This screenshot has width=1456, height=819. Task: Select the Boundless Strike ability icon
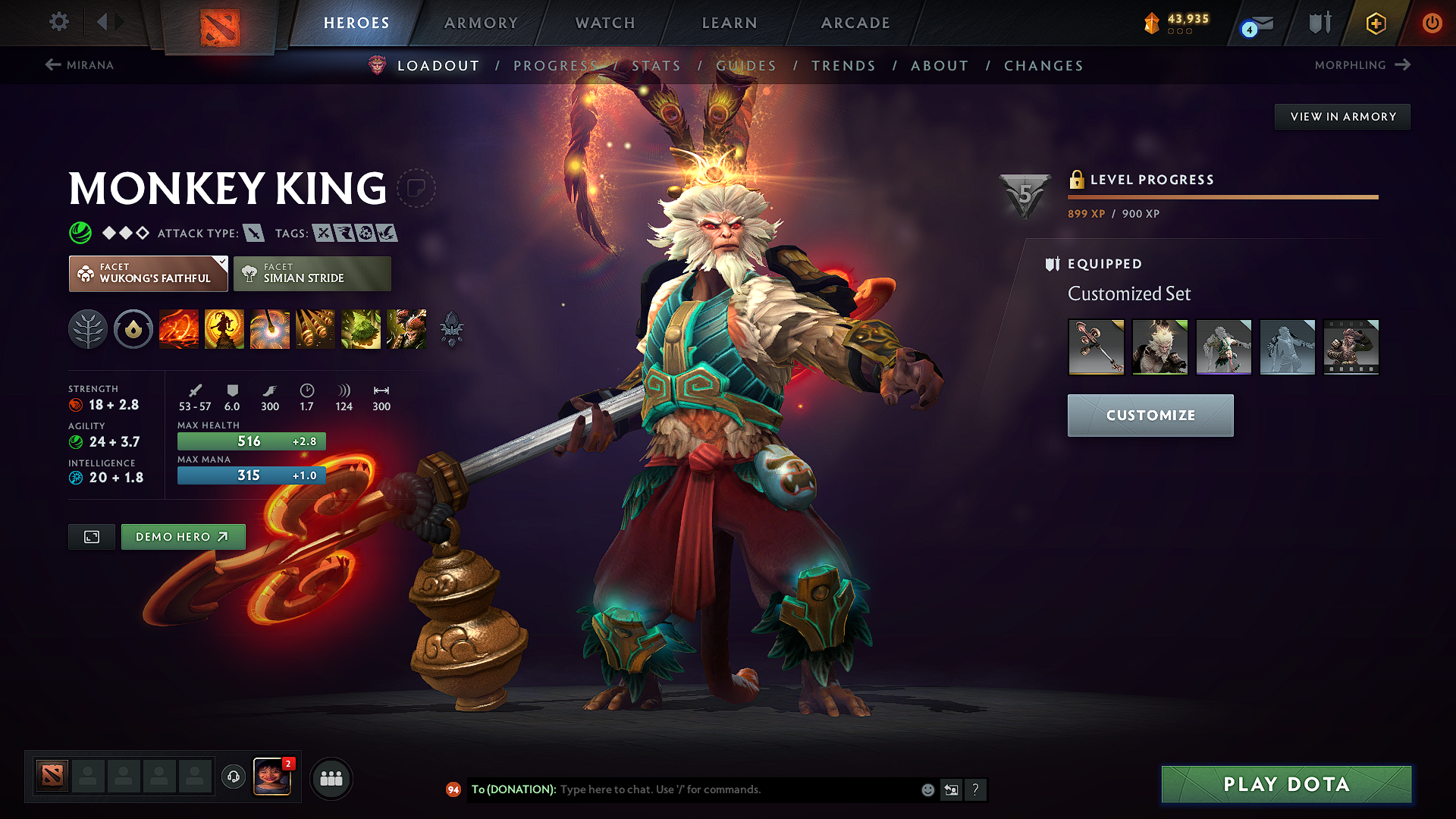click(x=179, y=329)
